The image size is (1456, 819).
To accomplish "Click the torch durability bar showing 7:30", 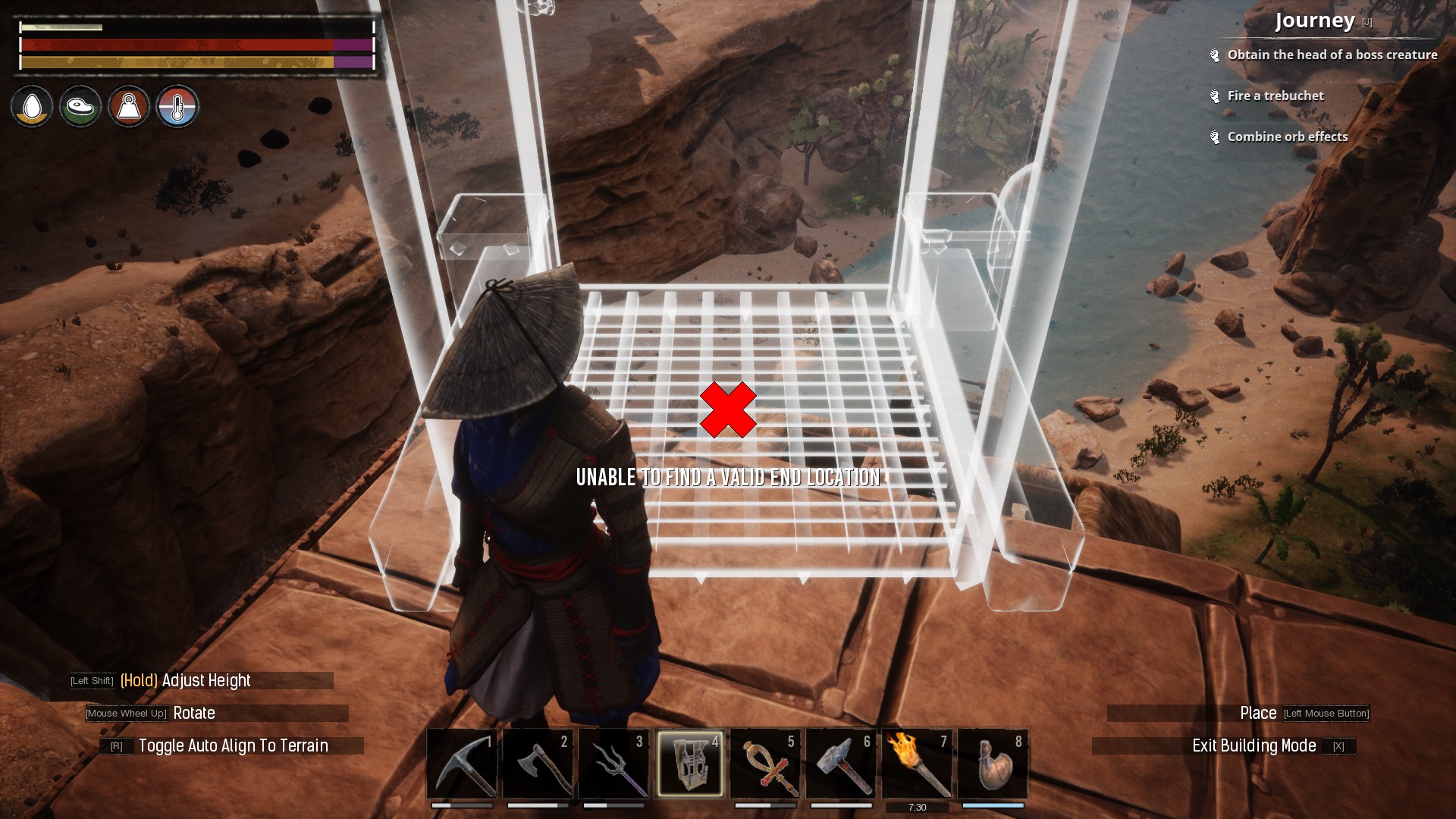I will 918,806.
